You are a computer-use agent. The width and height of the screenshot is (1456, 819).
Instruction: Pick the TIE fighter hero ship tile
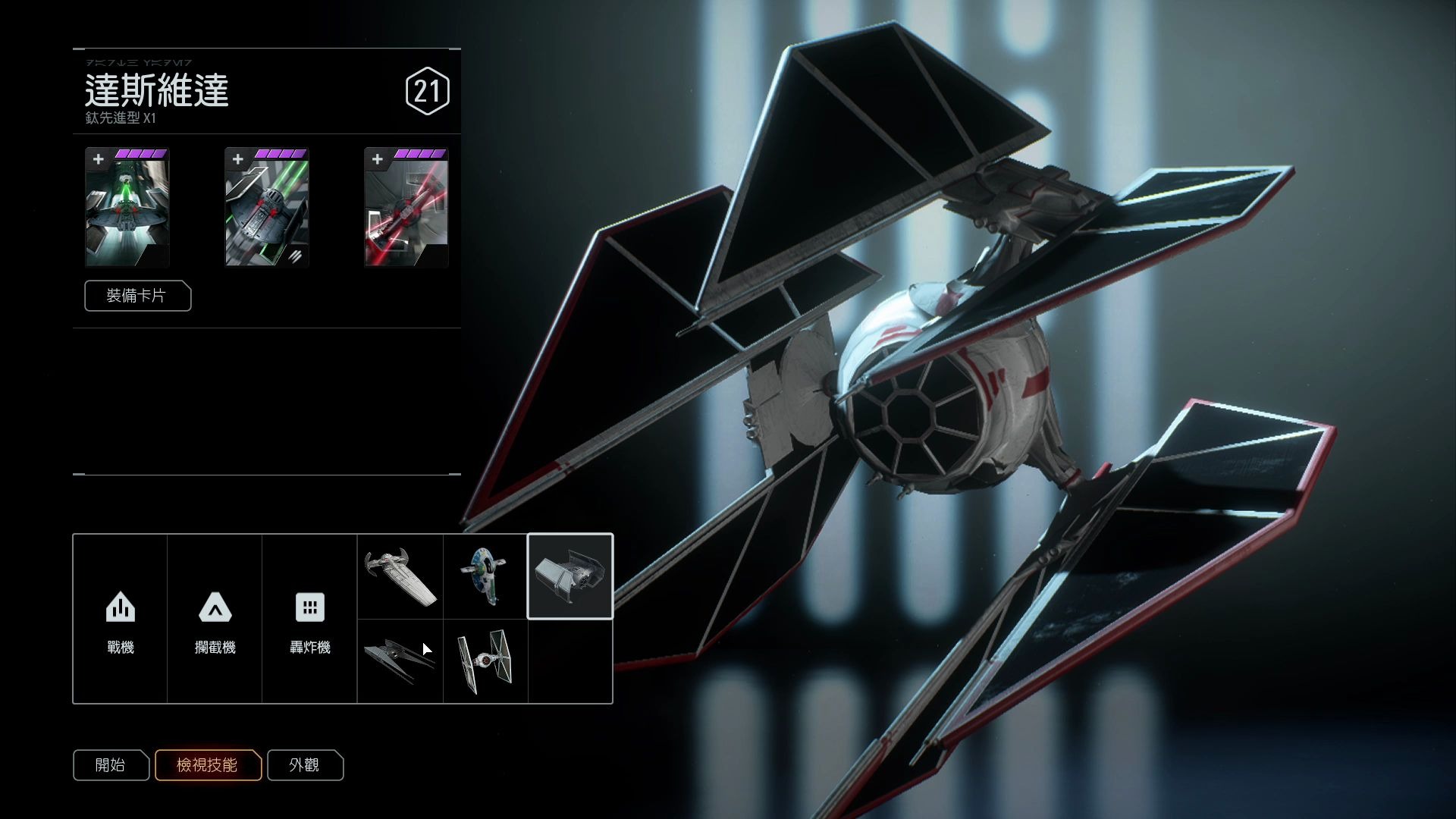coord(485,661)
